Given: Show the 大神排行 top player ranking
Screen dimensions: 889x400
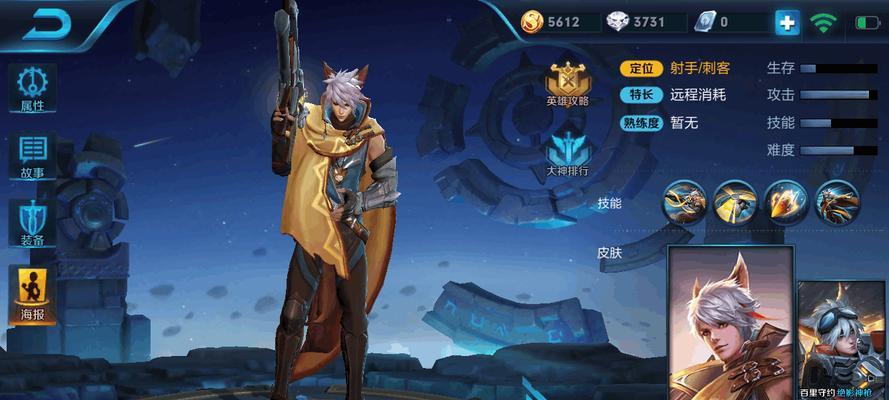Looking at the screenshot, I should (x=567, y=156).
